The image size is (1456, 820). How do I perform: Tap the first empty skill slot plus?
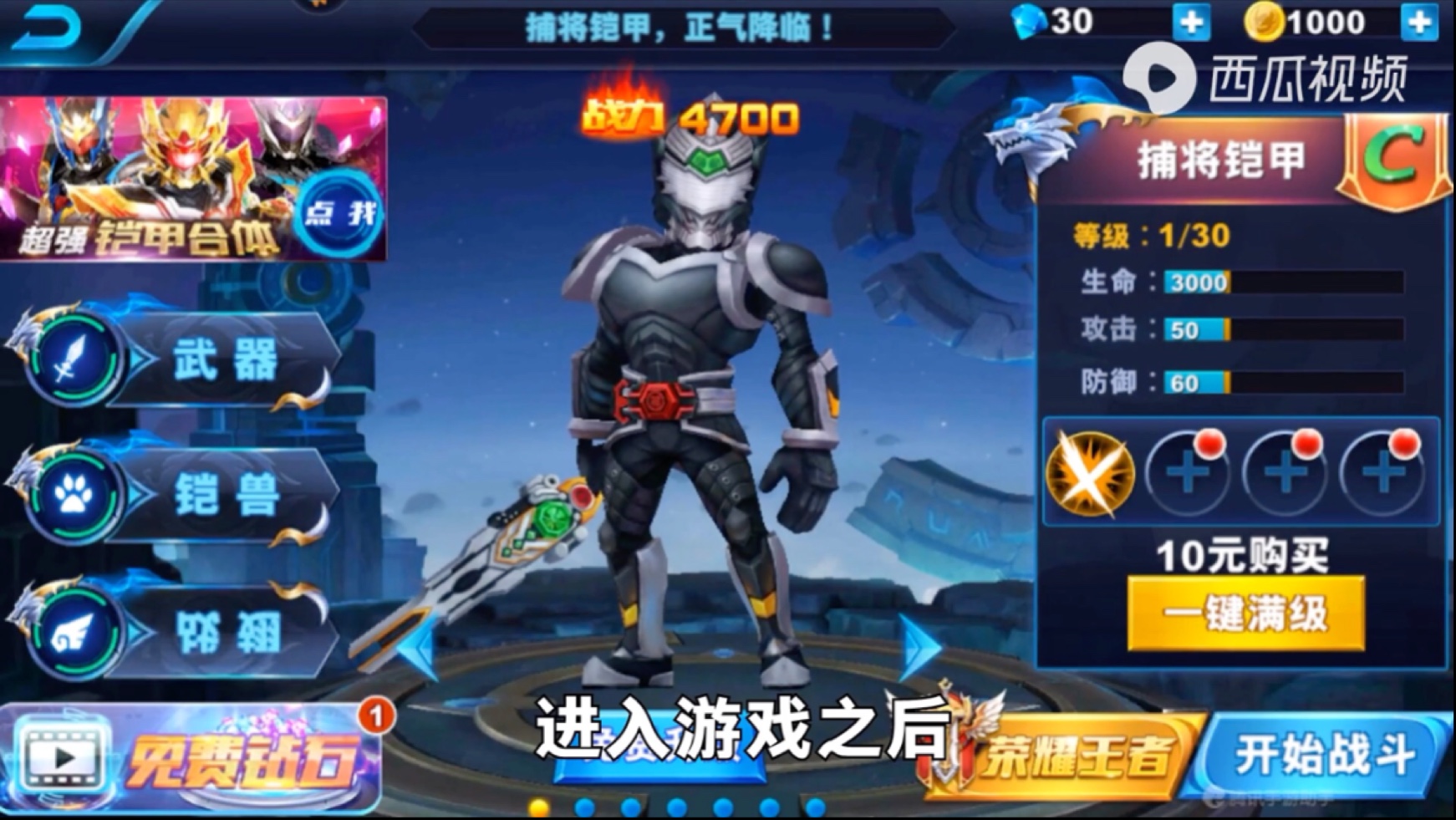pos(1188,474)
